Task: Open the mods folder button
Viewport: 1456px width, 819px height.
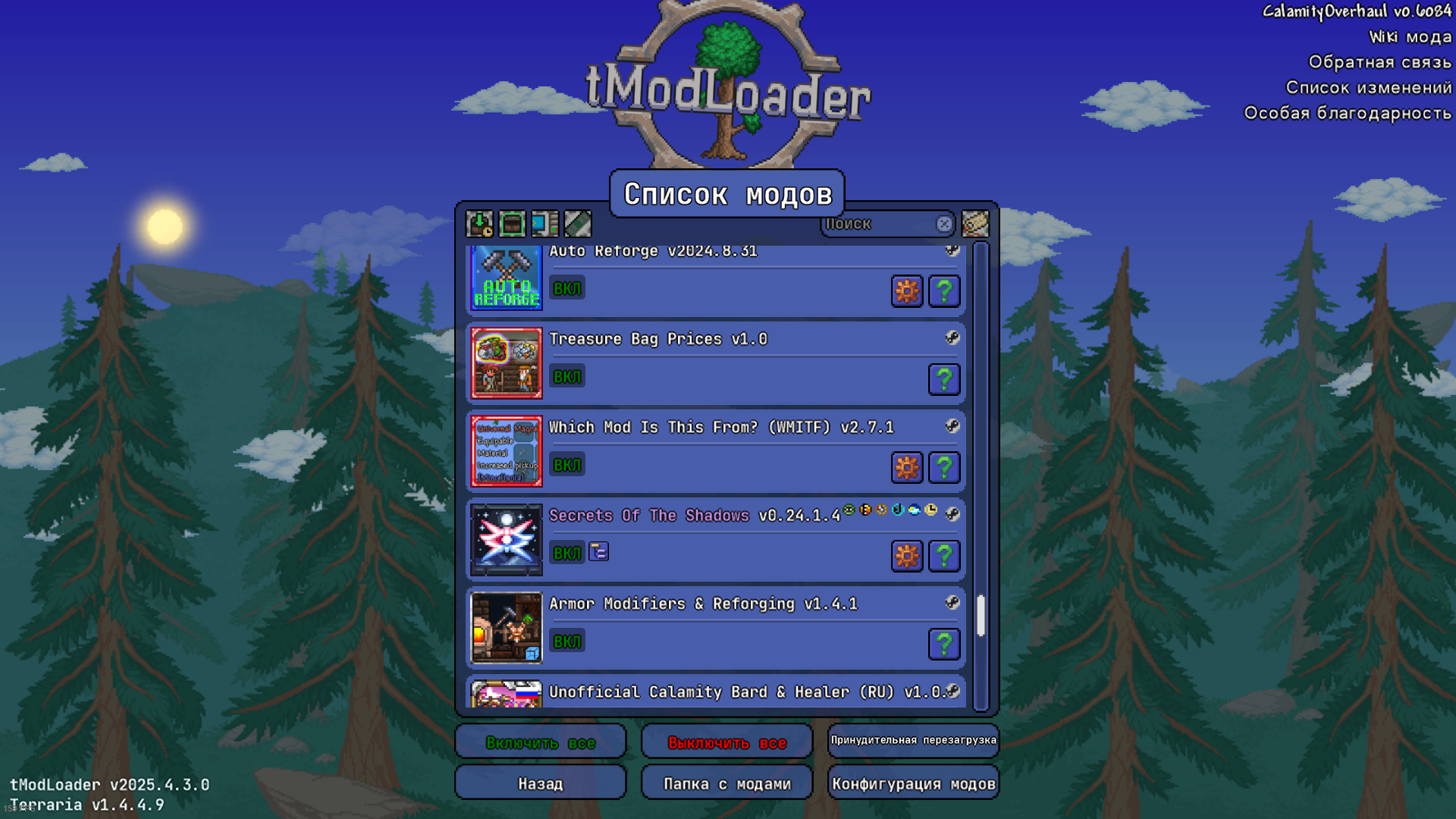Action: tap(726, 783)
